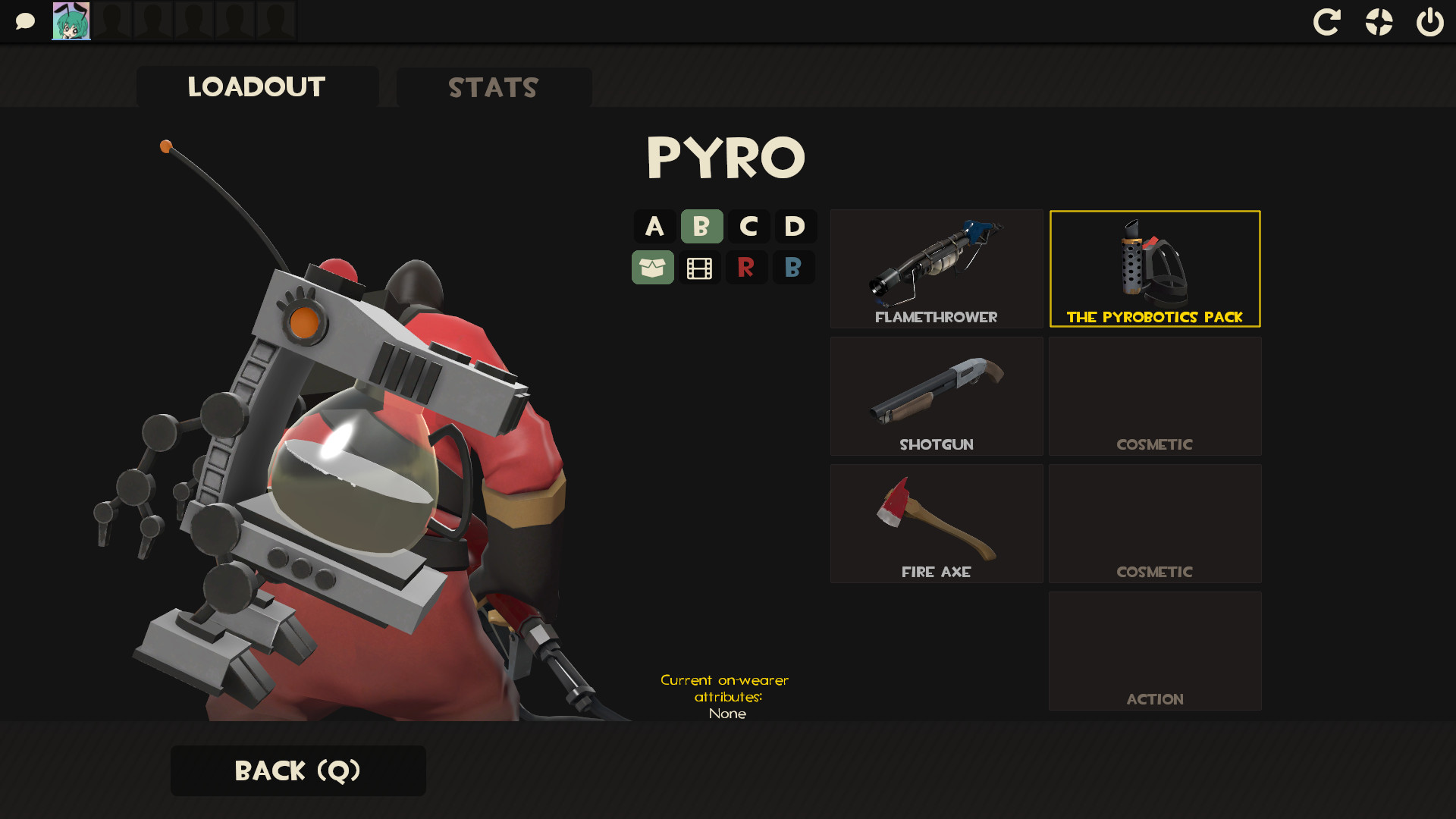This screenshot has height=819, width=1456.
Task: Open The Pyrobotics Pack item slot
Action: click(x=1154, y=268)
